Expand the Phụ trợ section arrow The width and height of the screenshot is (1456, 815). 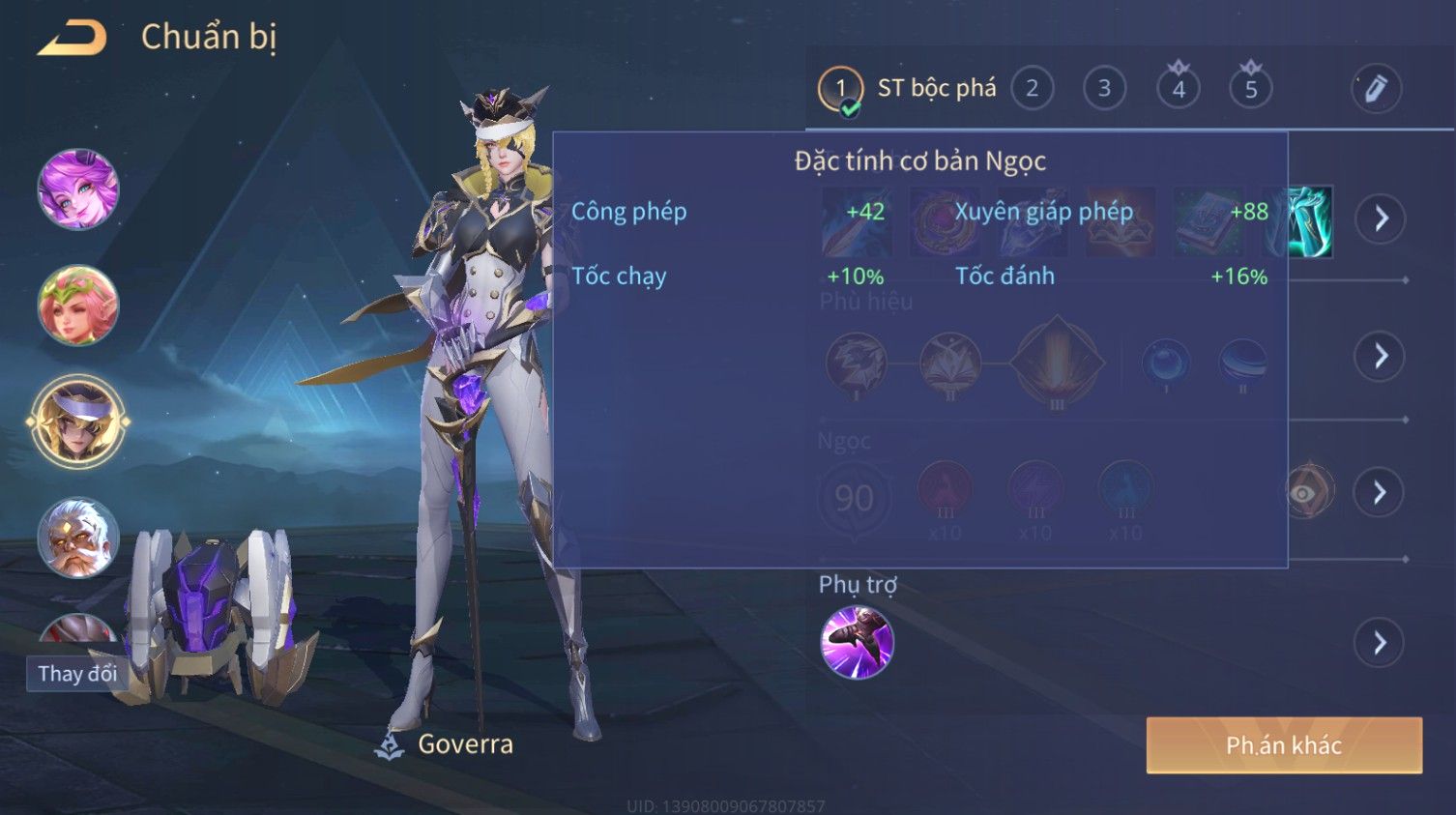click(x=1380, y=643)
